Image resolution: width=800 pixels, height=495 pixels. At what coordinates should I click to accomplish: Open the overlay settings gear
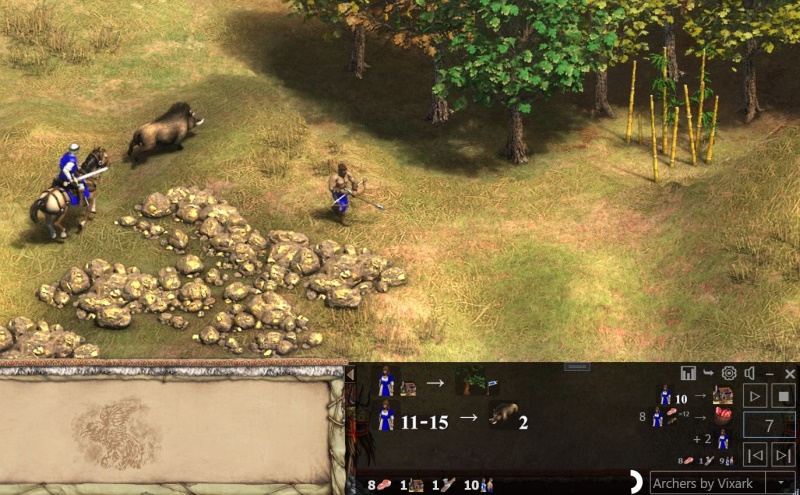pos(729,373)
